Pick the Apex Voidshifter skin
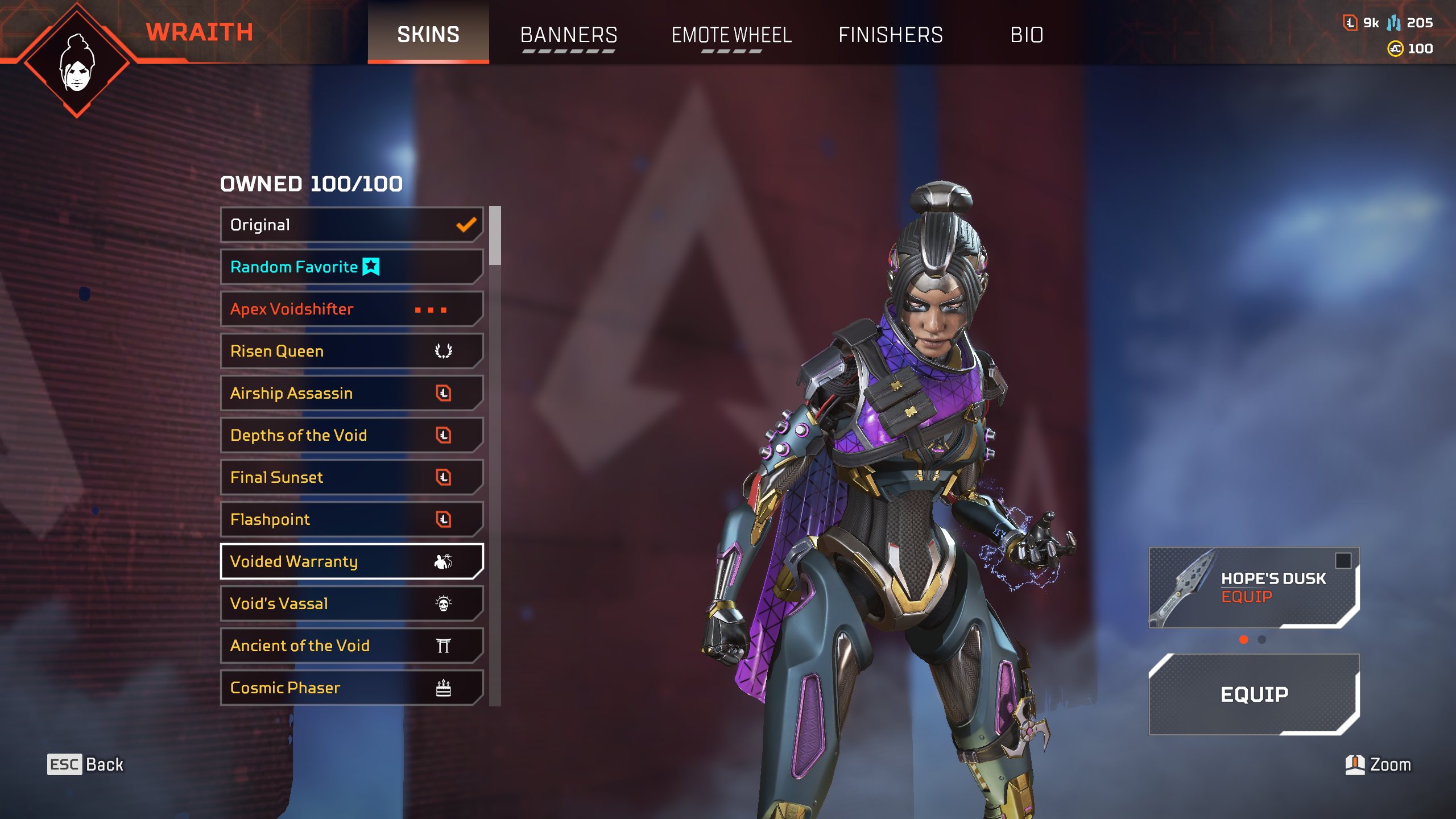 click(x=351, y=309)
